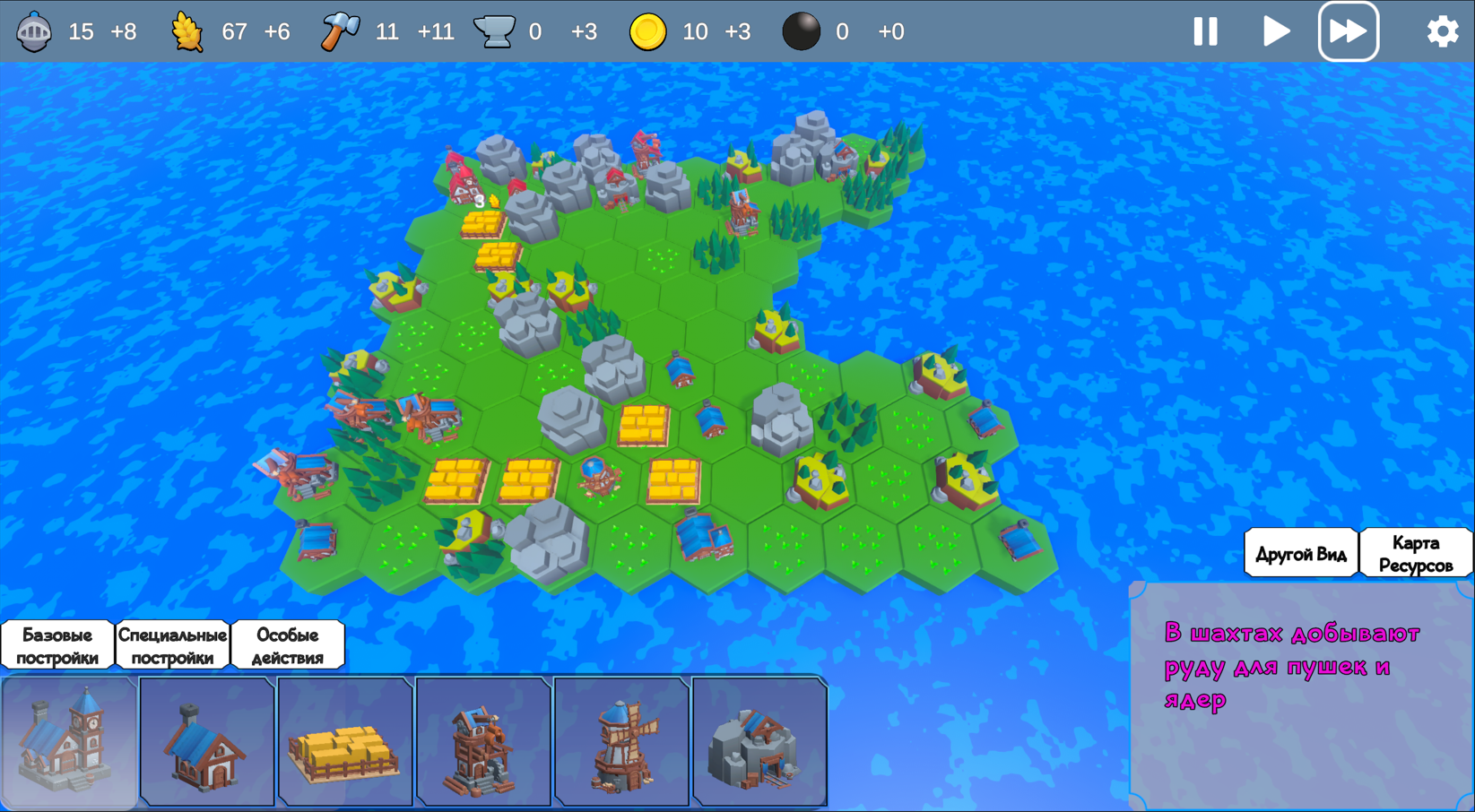Select the mine building thumbnail
This screenshot has height=812, width=1475.
click(x=759, y=742)
